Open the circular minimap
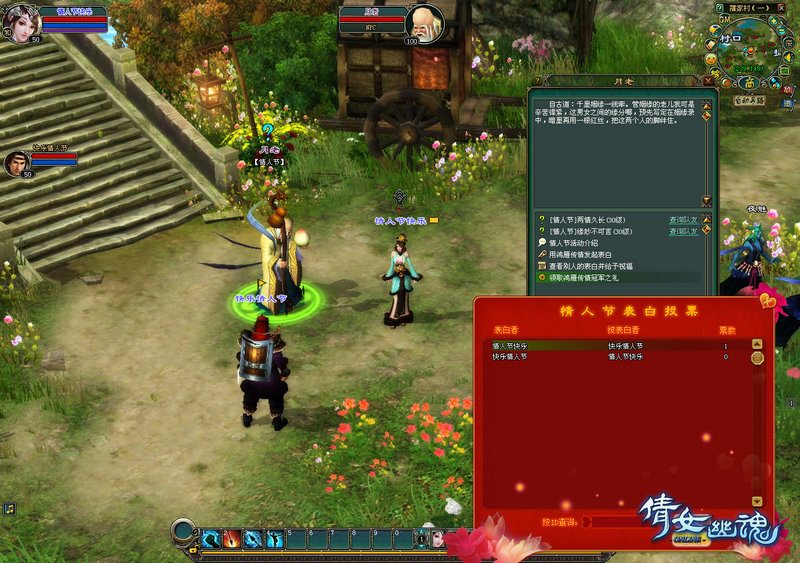This screenshot has height=563, width=800. click(746, 47)
